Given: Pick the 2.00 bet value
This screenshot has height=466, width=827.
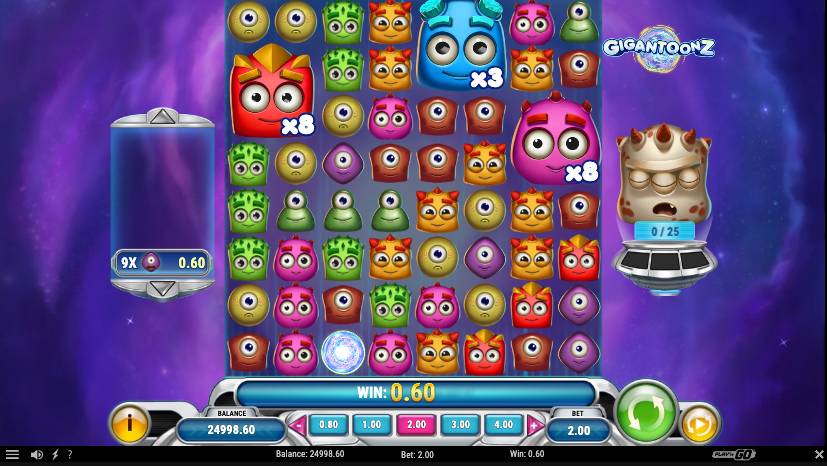Looking at the screenshot, I should pyautogui.click(x=415, y=424).
